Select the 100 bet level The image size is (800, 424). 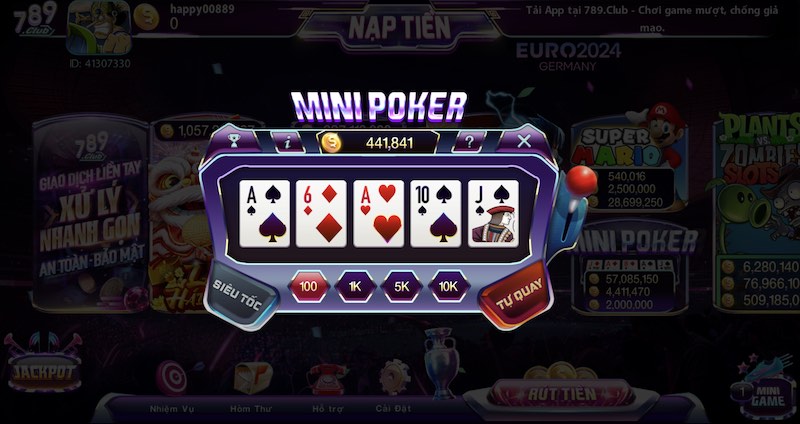309,287
